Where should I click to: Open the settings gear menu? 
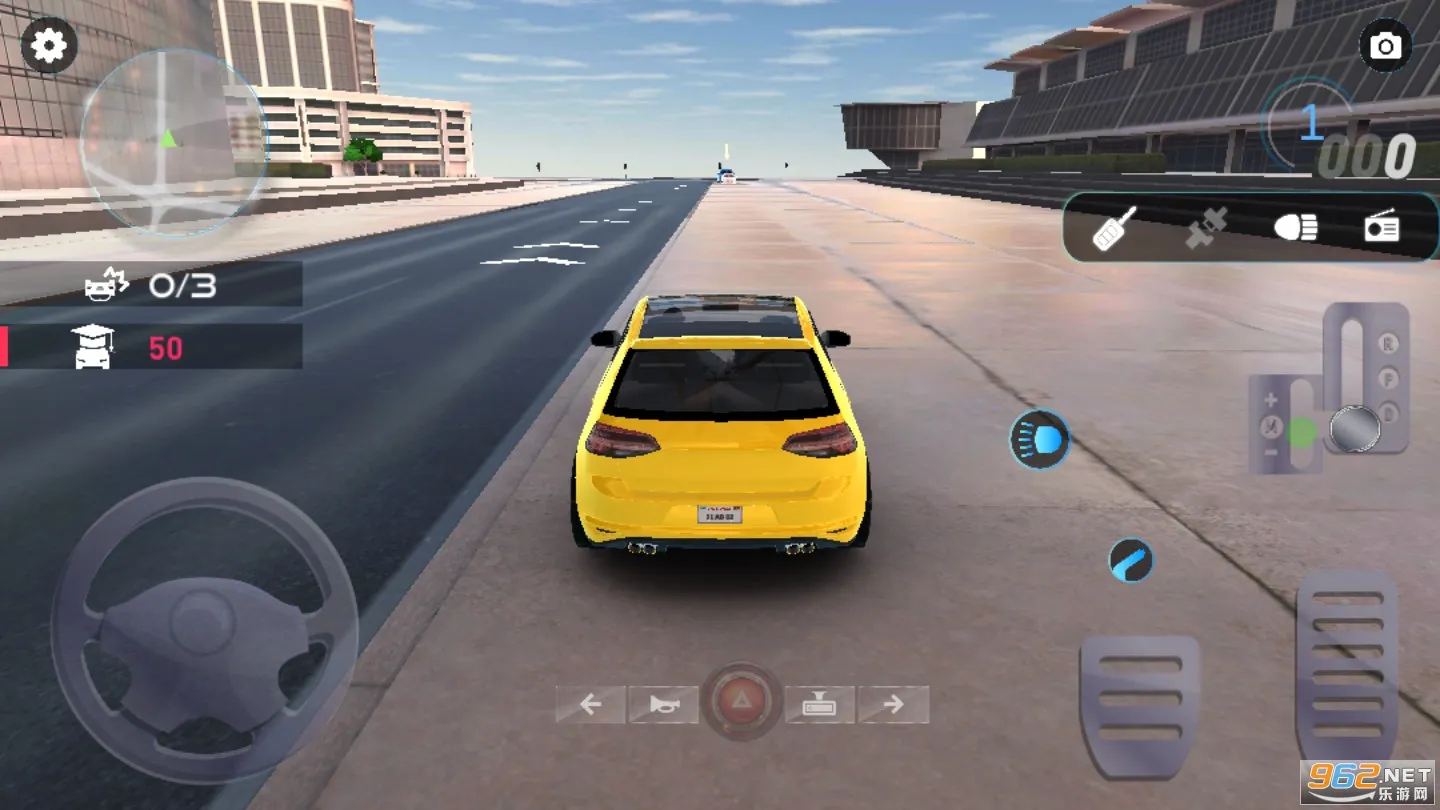point(49,45)
